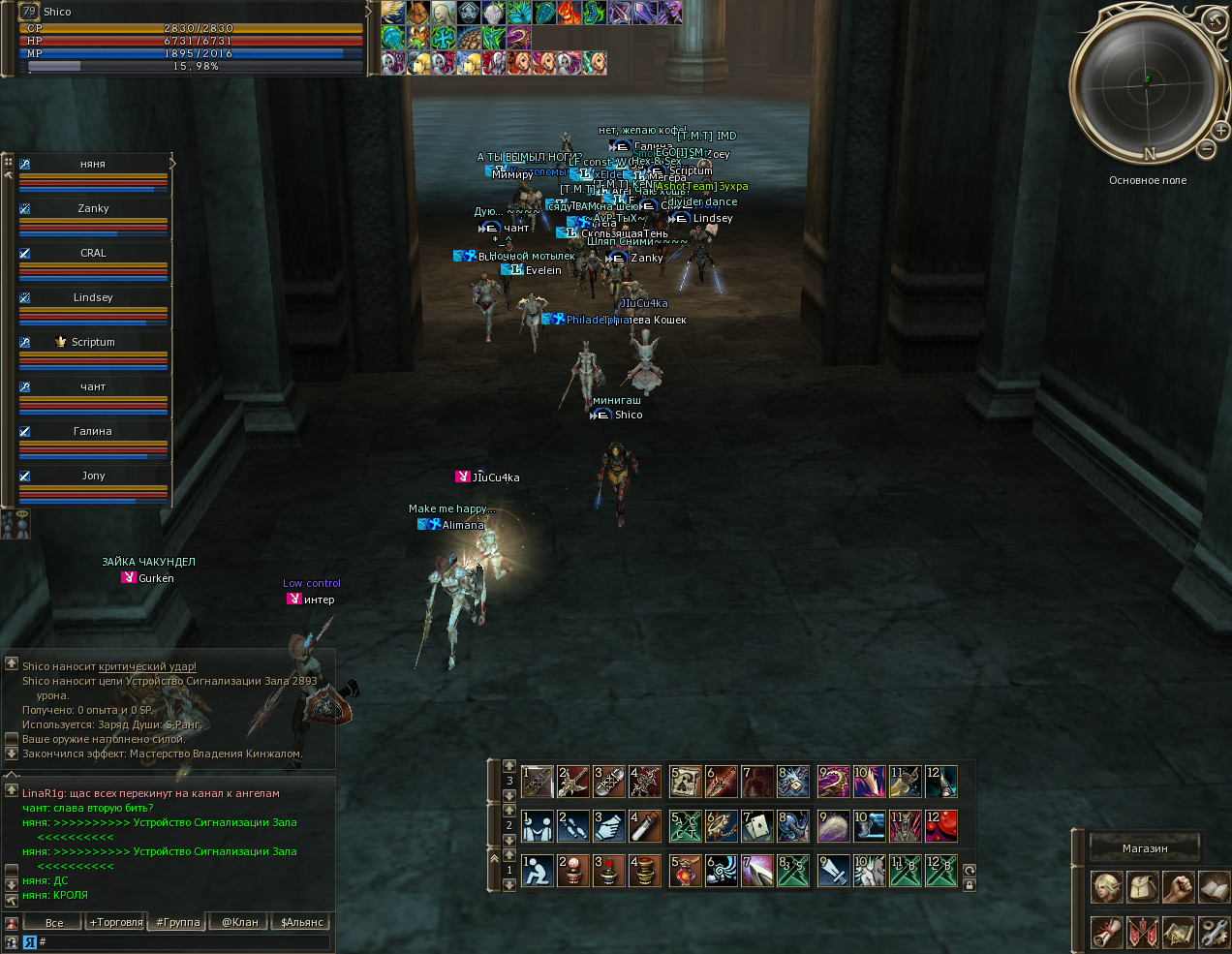Open the open-book skills icon

tap(1214, 887)
